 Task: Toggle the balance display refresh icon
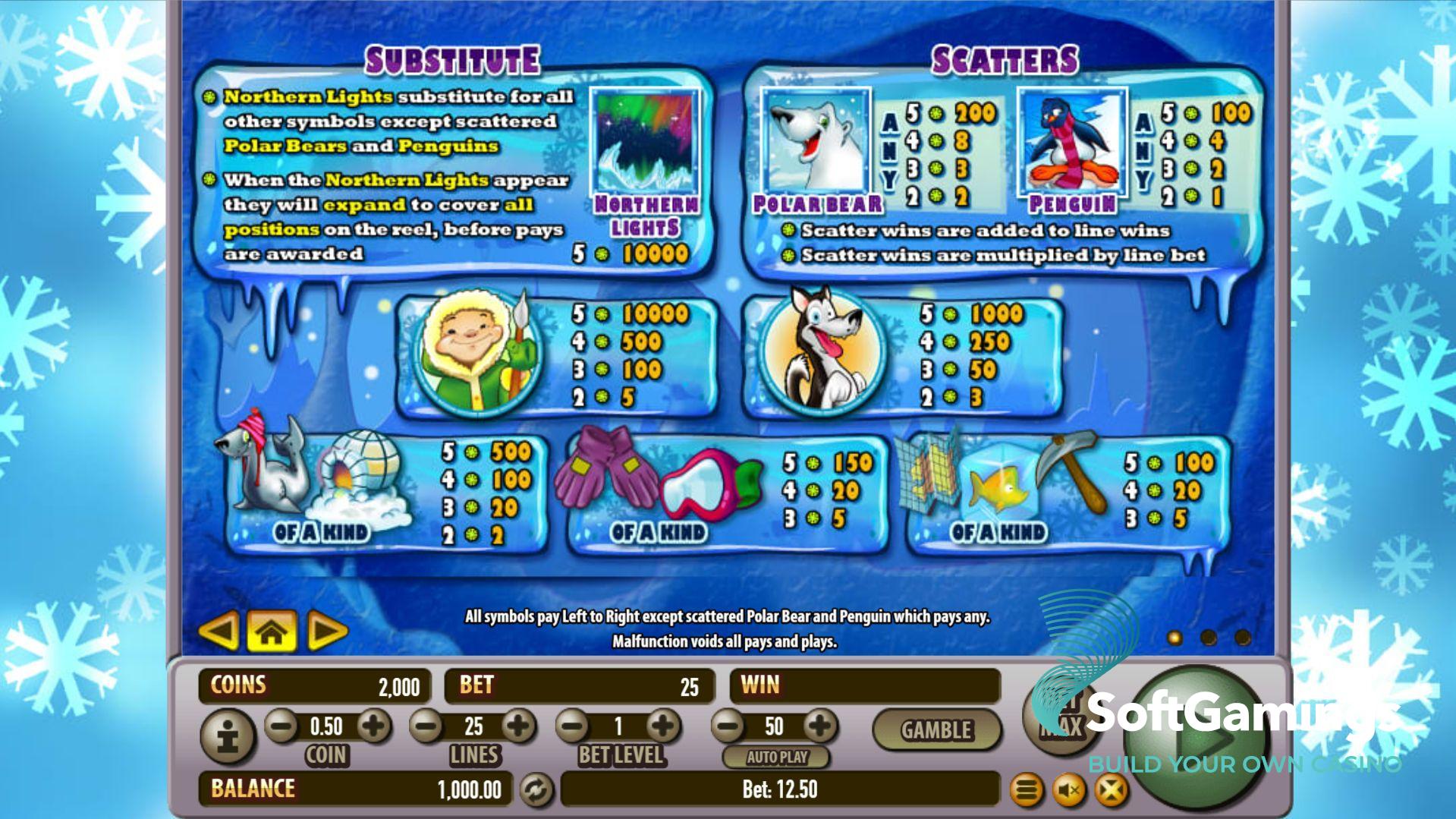pyautogui.click(x=536, y=789)
